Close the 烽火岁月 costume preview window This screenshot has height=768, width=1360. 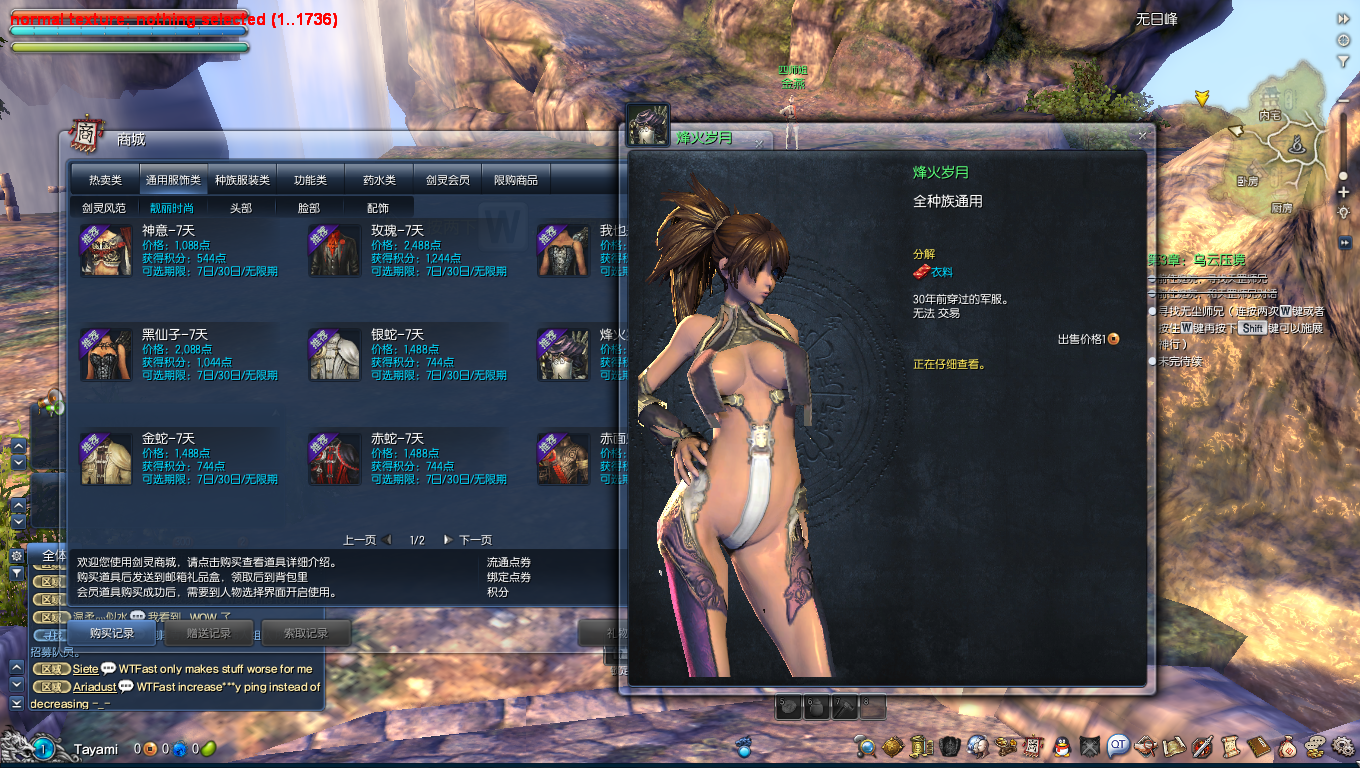(x=1142, y=135)
